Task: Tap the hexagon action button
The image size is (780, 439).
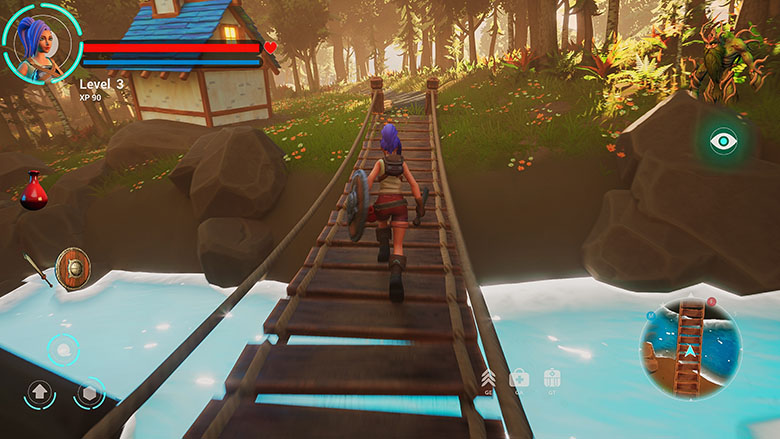Action: pyautogui.click(x=89, y=393)
